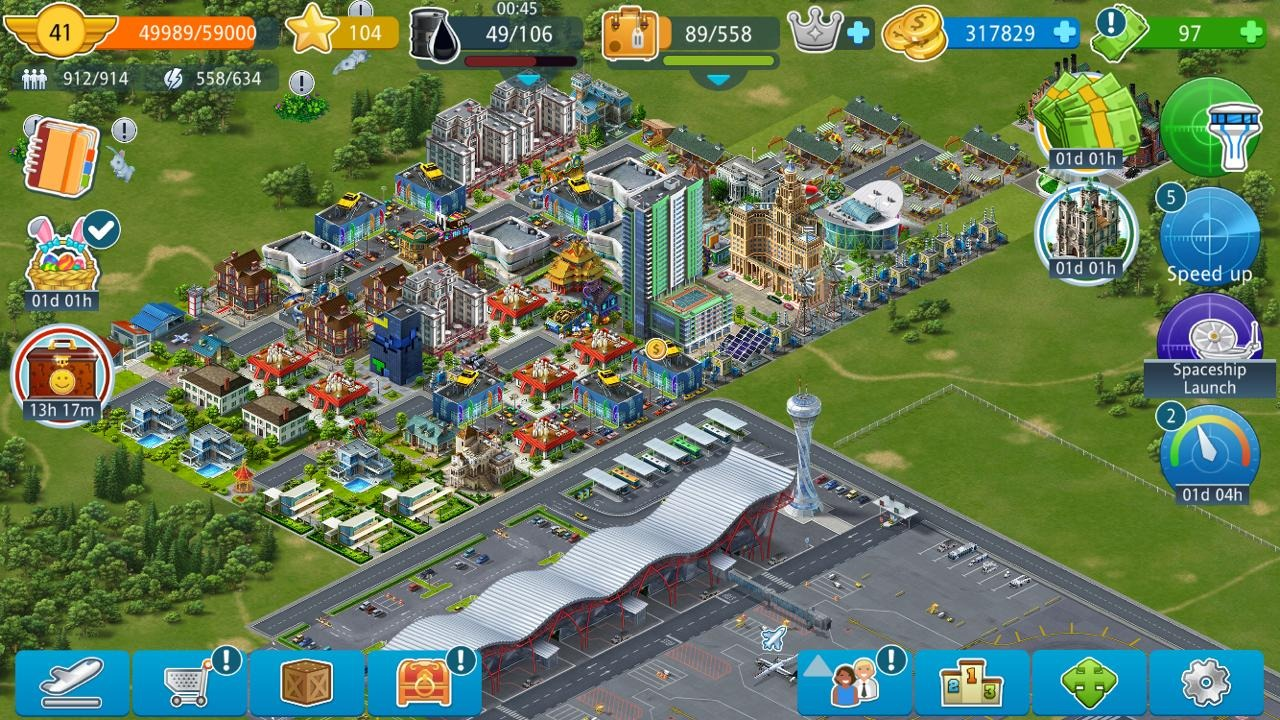Open the gear settings menu
Screen dimensions: 1280x720
(1206, 683)
